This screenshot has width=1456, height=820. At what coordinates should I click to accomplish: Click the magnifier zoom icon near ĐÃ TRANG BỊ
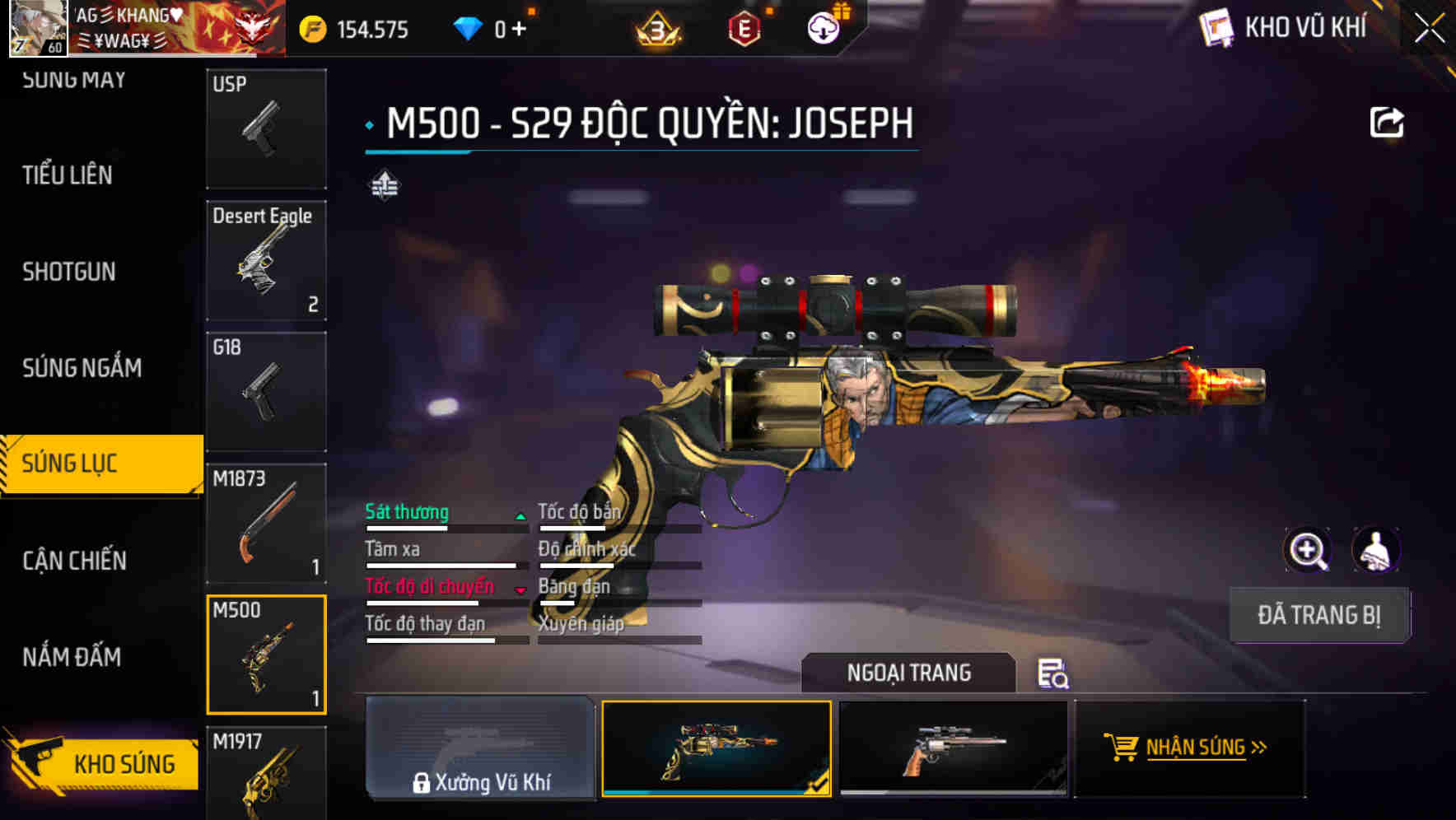click(x=1308, y=550)
